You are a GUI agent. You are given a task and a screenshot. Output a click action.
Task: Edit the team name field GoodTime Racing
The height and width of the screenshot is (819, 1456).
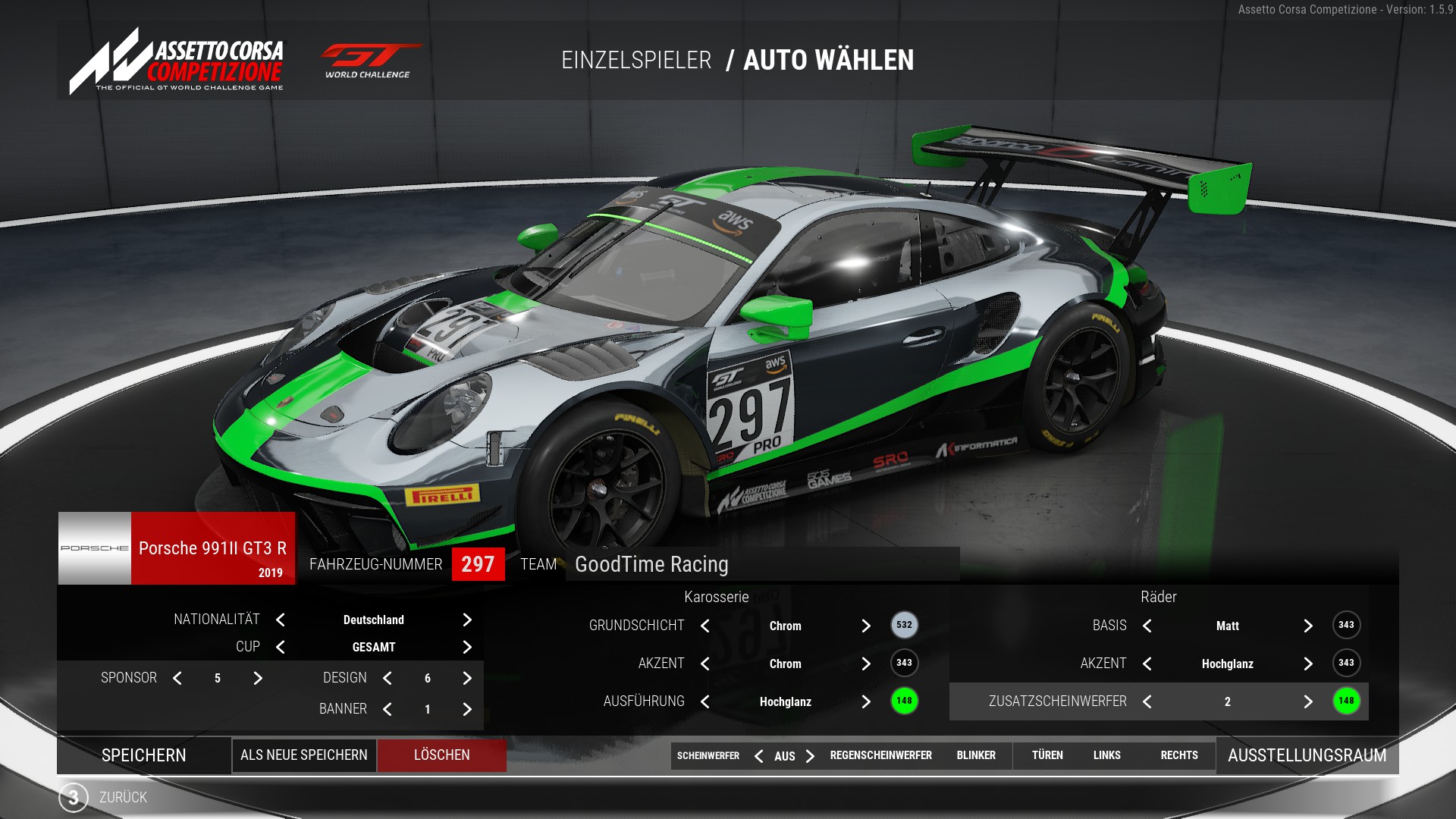[x=761, y=564]
